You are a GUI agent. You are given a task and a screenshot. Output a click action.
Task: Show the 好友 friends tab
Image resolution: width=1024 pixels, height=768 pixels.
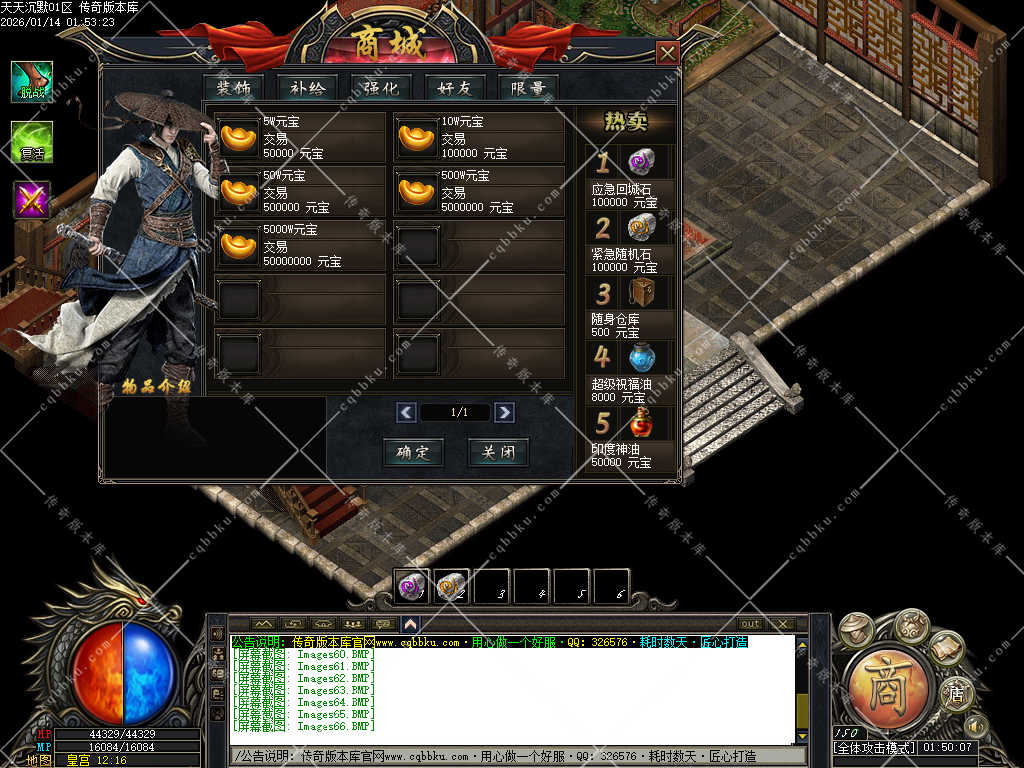coord(454,88)
